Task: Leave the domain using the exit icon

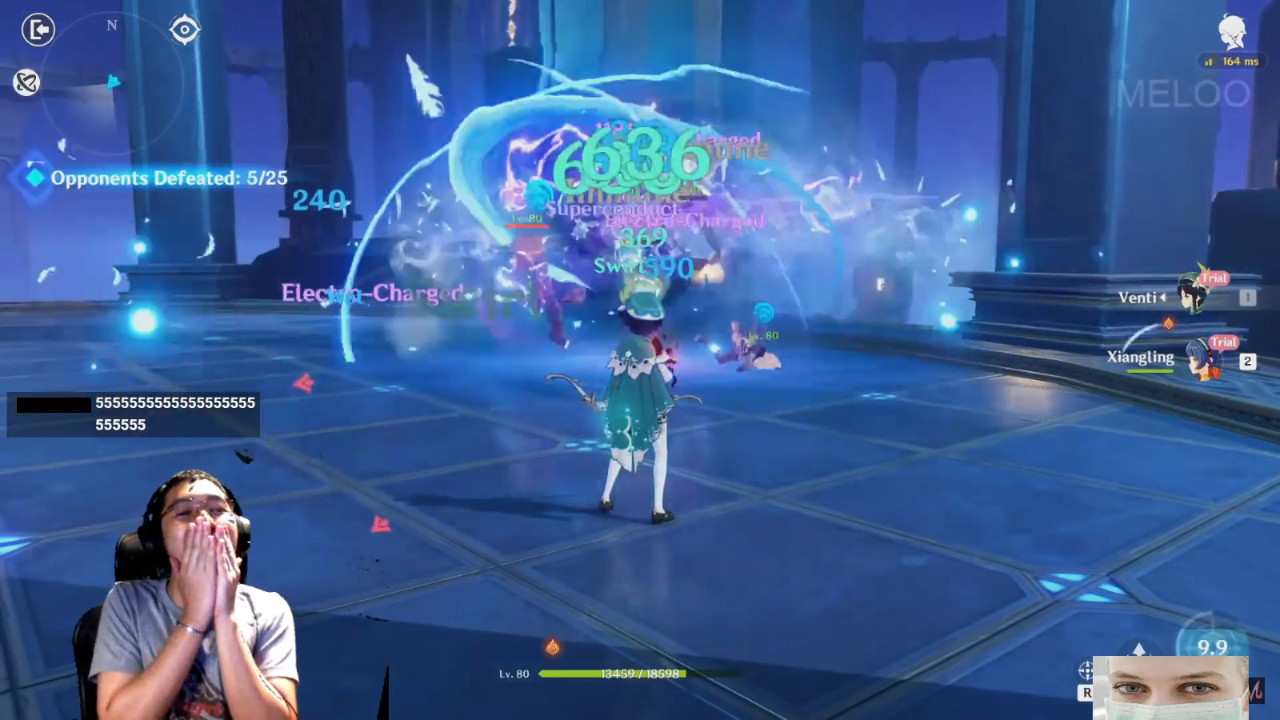Action: (38, 30)
